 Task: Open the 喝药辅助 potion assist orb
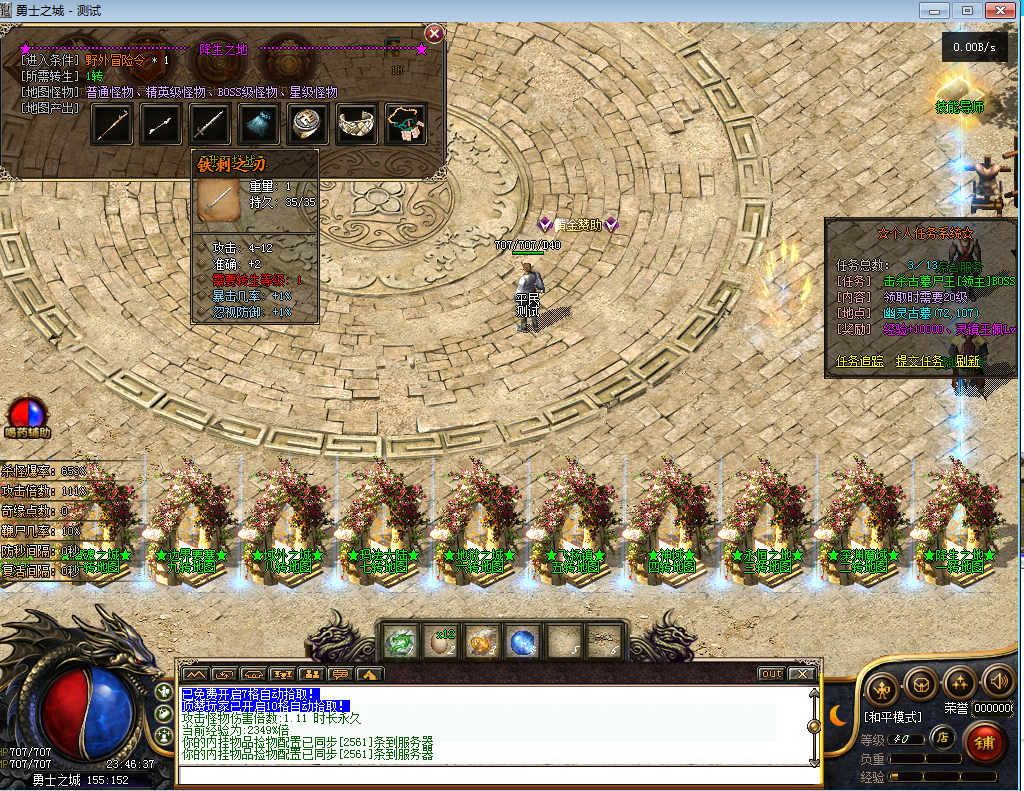(x=24, y=413)
